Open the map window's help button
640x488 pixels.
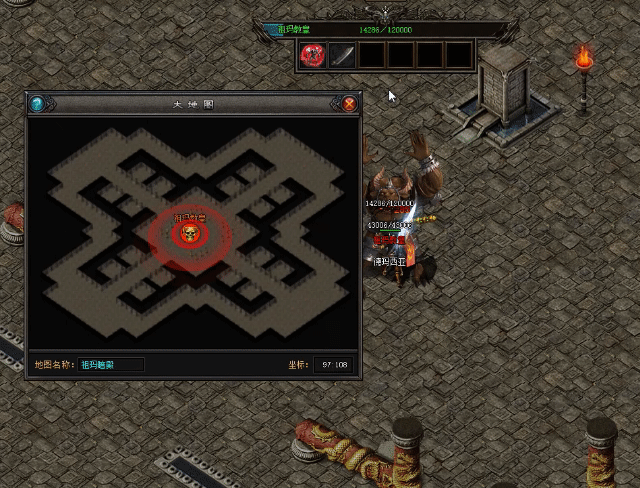pyautogui.click(x=37, y=103)
